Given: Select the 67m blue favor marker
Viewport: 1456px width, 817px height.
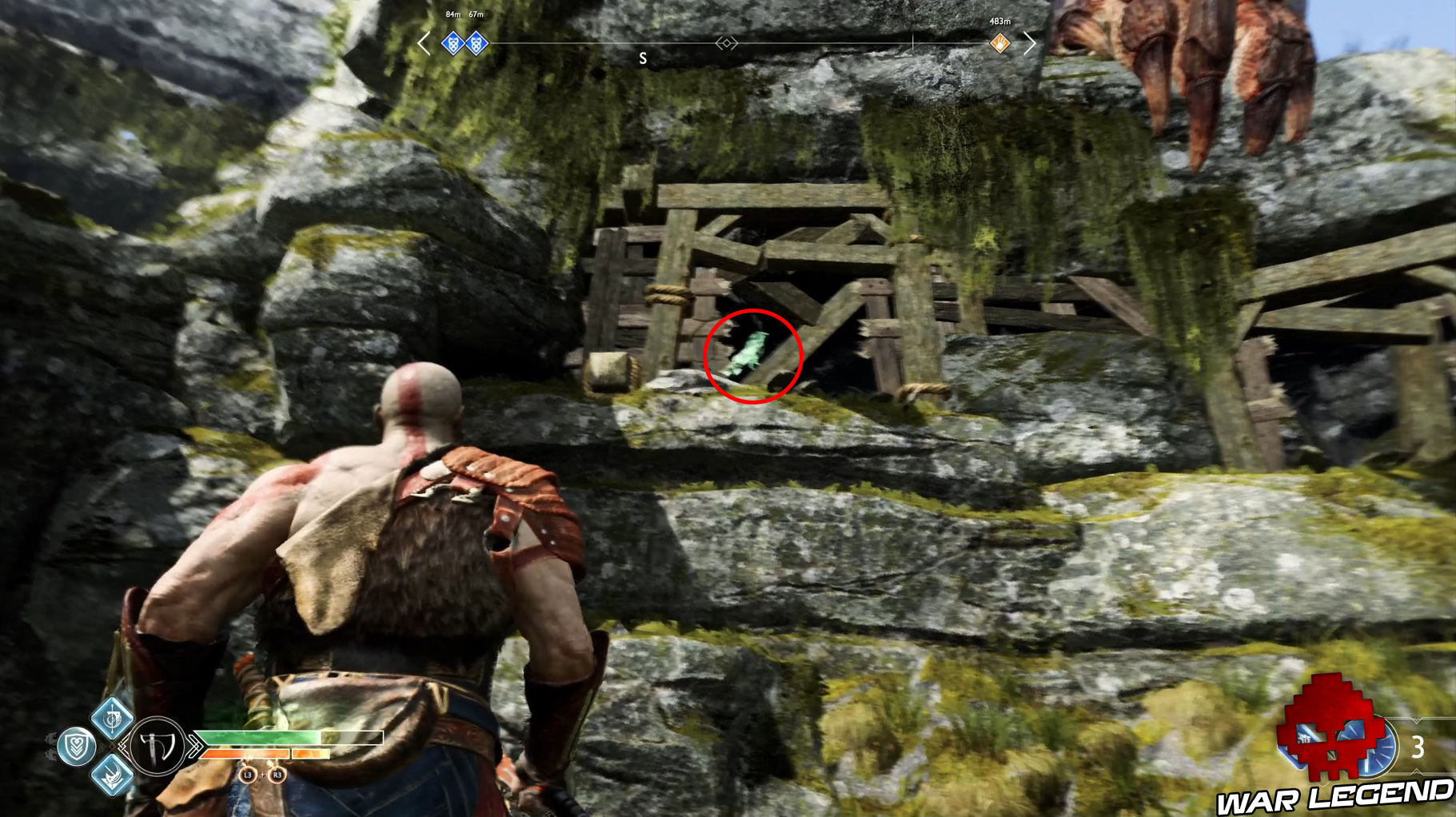Looking at the screenshot, I should 476,45.
